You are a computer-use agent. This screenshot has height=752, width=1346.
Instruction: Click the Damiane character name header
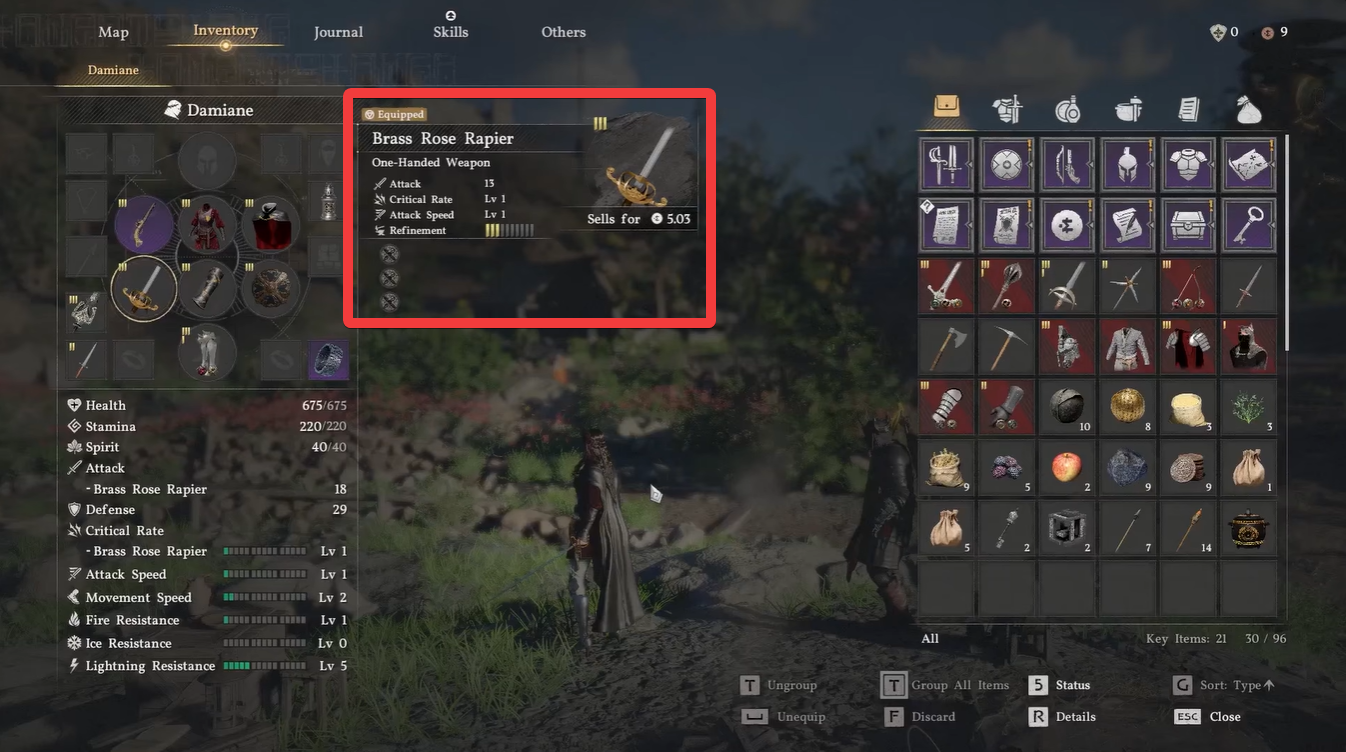pos(207,110)
